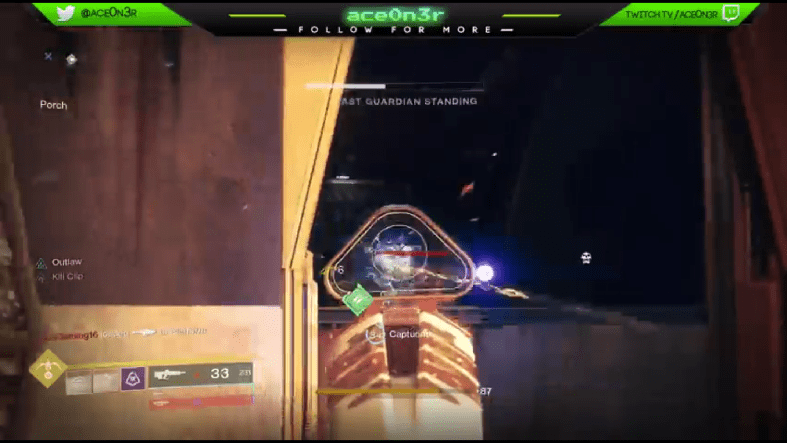Select the purple class ability icon
This screenshot has height=443, width=787.
133,379
